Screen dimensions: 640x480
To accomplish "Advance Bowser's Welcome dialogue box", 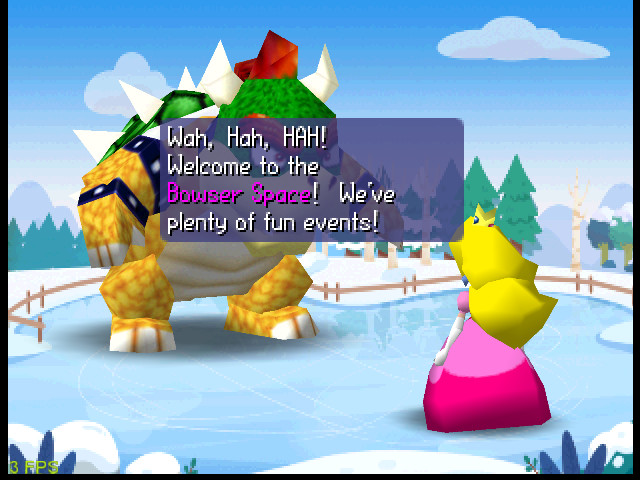I will click(311, 179).
